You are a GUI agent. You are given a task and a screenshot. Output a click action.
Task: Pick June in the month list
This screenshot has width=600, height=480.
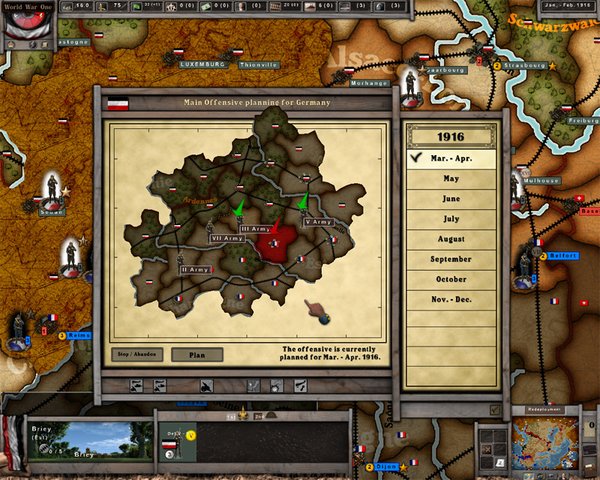(x=452, y=198)
